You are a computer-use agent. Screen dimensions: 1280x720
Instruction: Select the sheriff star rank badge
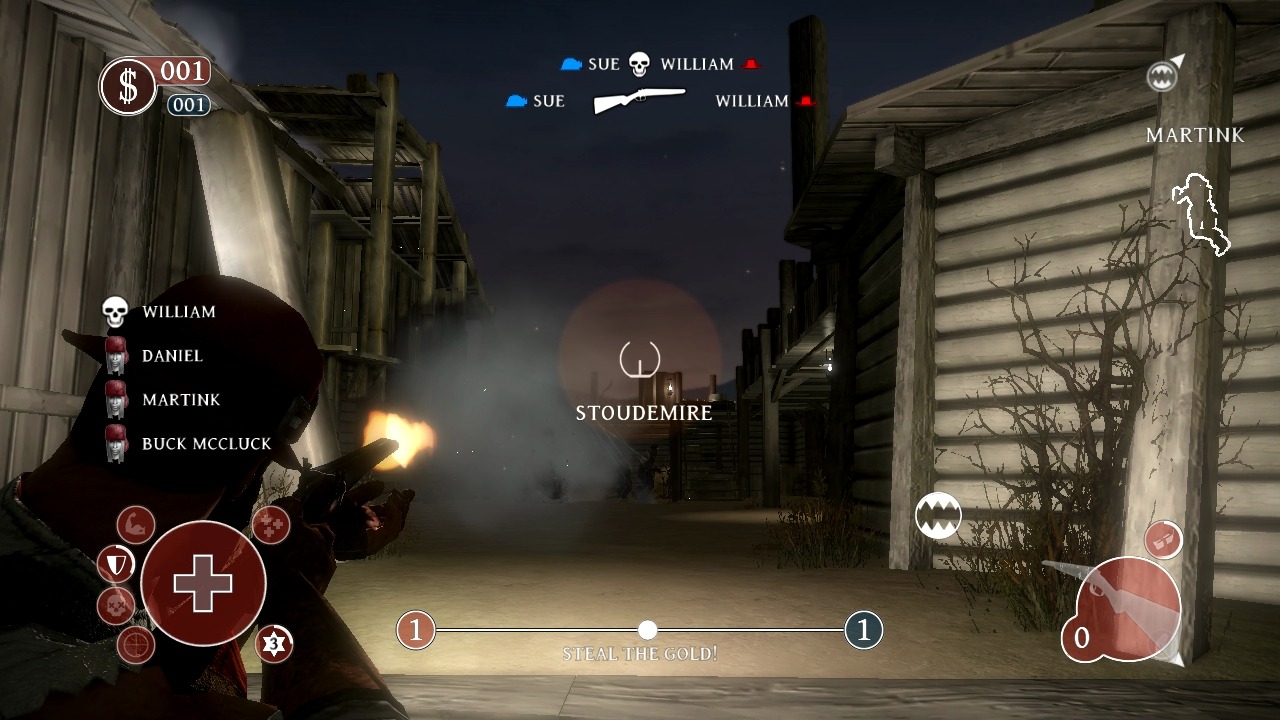tap(274, 644)
